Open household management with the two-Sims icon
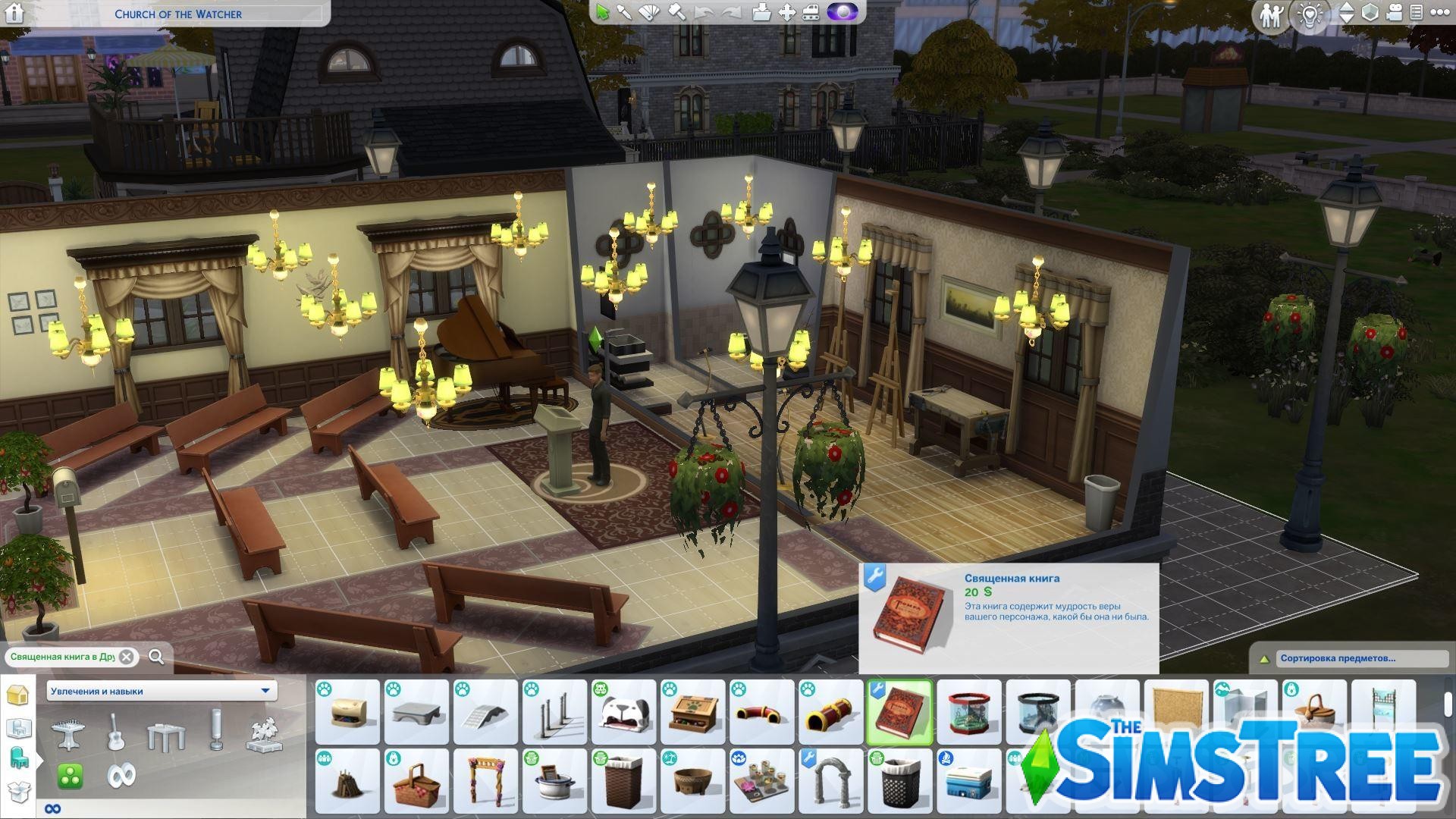The height and width of the screenshot is (819, 1456). click(1272, 13)
